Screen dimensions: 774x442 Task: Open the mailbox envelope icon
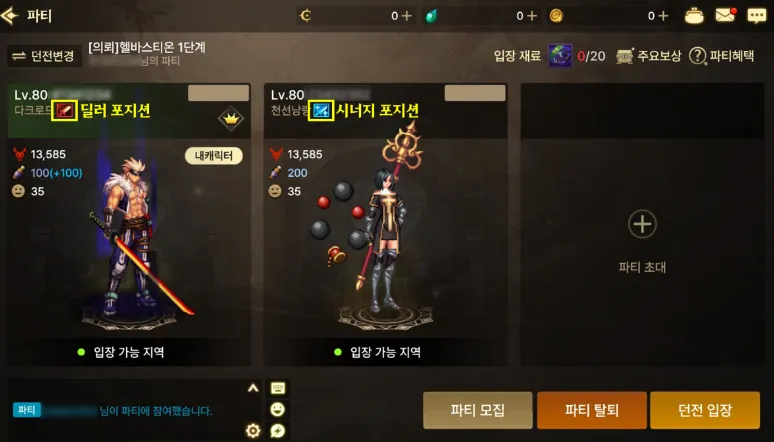(x=724, y=15)
